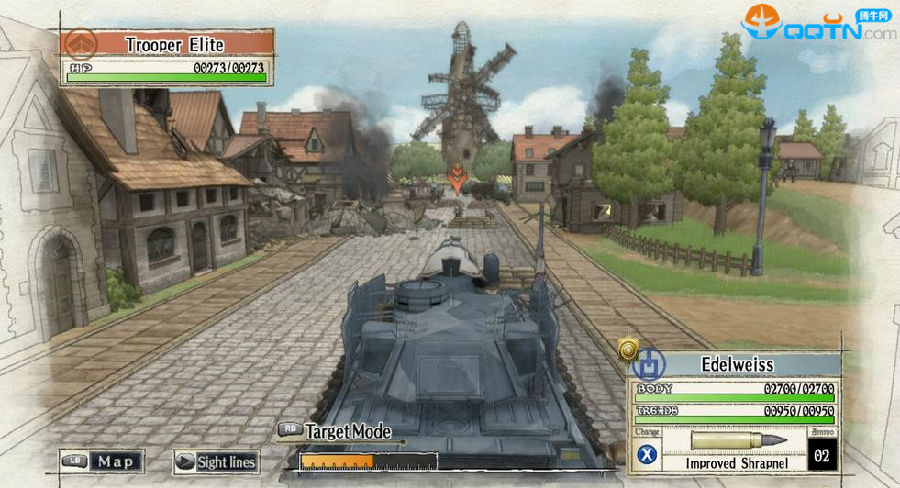The width and height of the screenshot is (900, 488).
Task: Select the orange enemy target marker
Action: pyautogui.click(x=456, y=179)
